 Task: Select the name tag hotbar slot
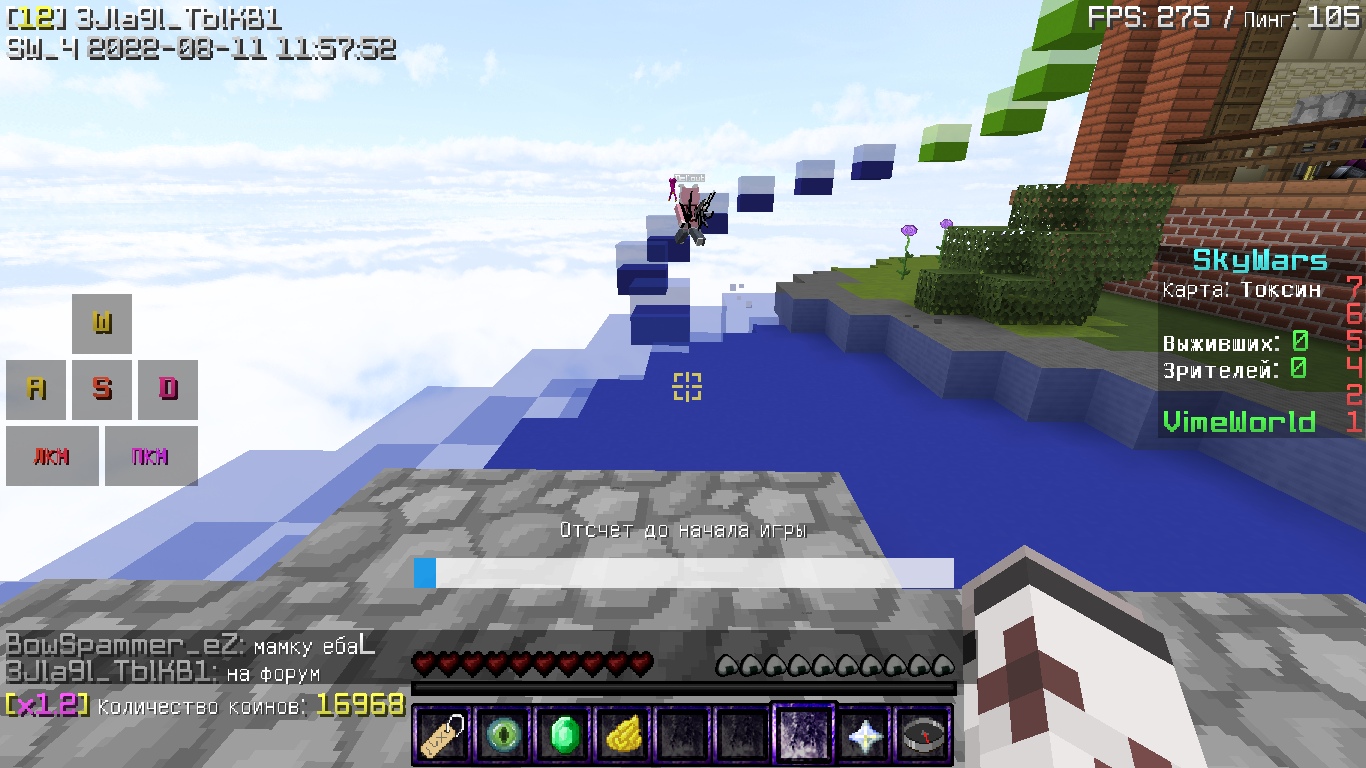[442, 736]
